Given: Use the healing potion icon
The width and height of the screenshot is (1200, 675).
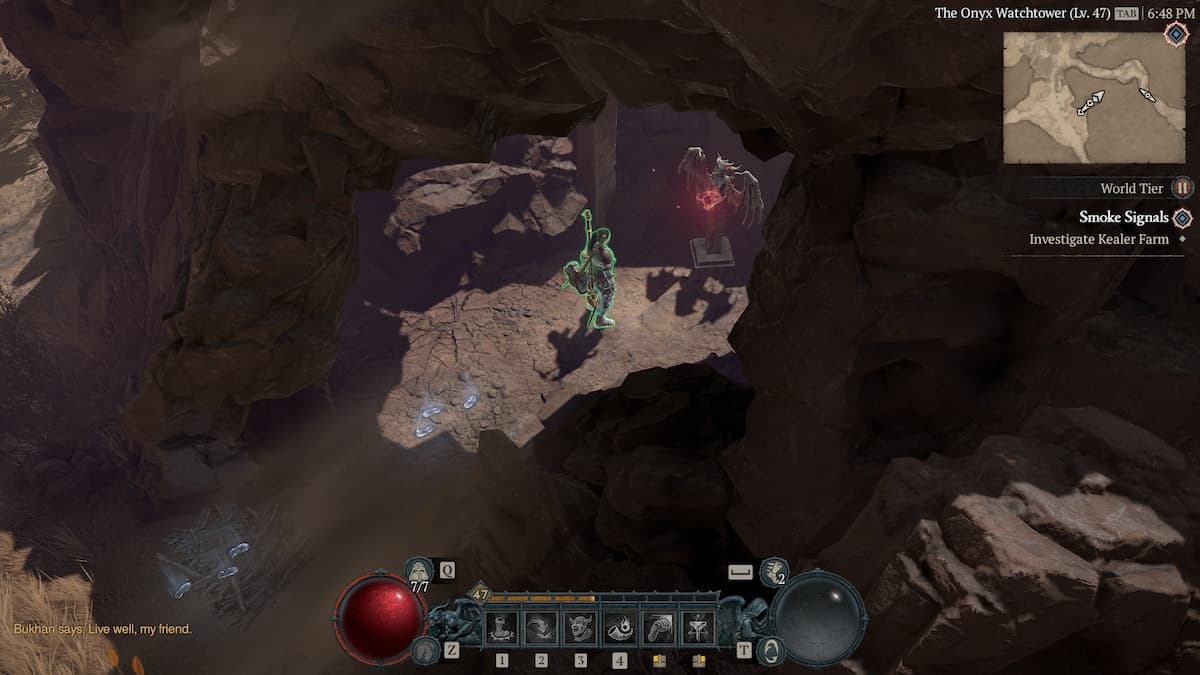Looking at the screenshot, I should coord(420,571).
